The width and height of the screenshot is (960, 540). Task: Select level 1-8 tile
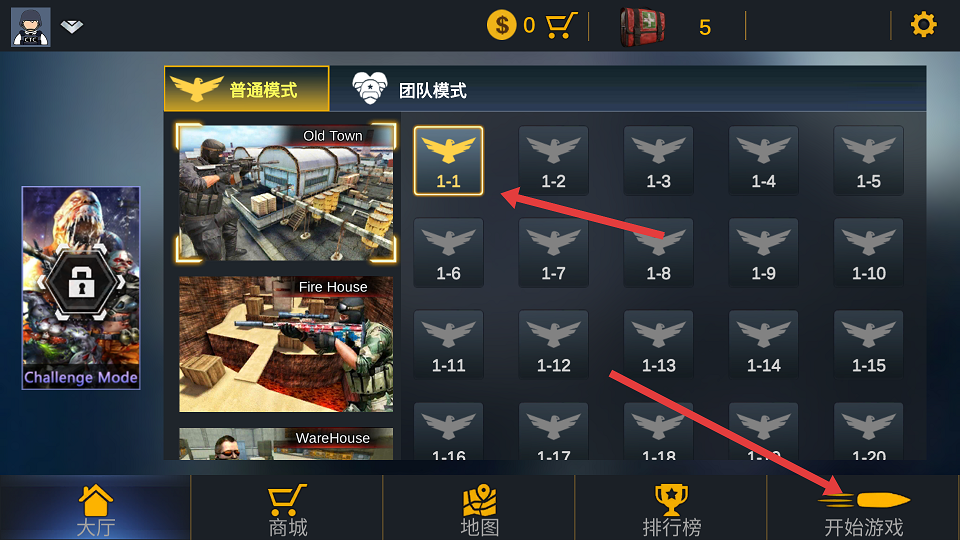pos(658,252)
